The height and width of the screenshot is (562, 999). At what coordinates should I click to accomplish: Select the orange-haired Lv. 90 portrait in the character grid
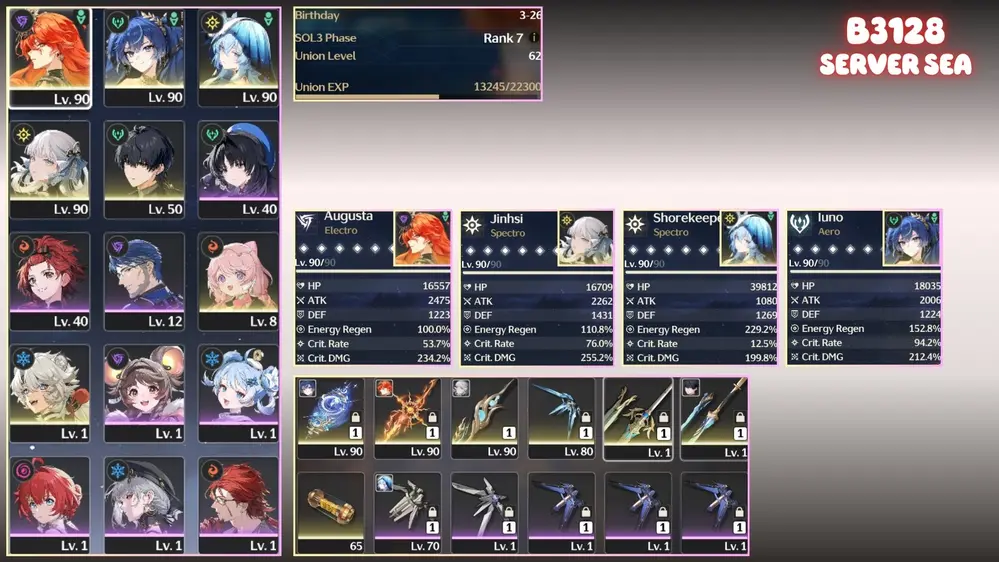(50, 58)
